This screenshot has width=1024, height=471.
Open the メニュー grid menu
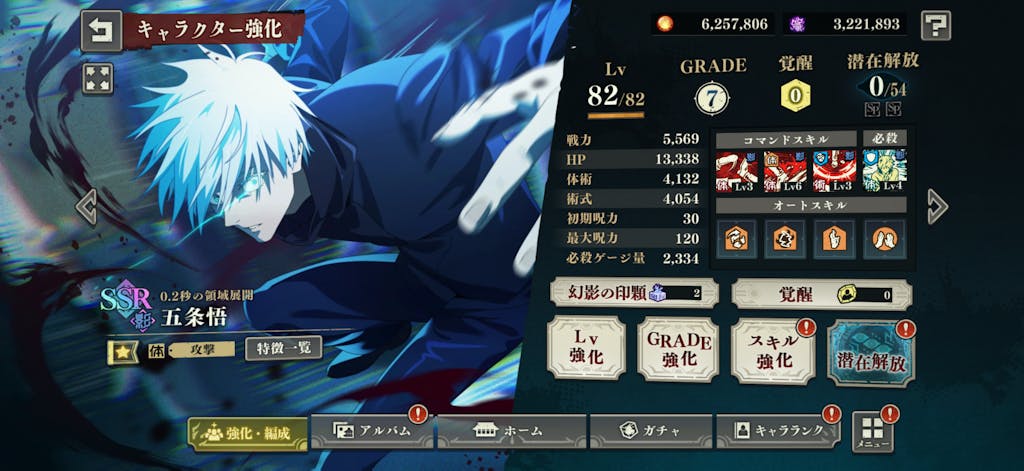pos(872,432)
